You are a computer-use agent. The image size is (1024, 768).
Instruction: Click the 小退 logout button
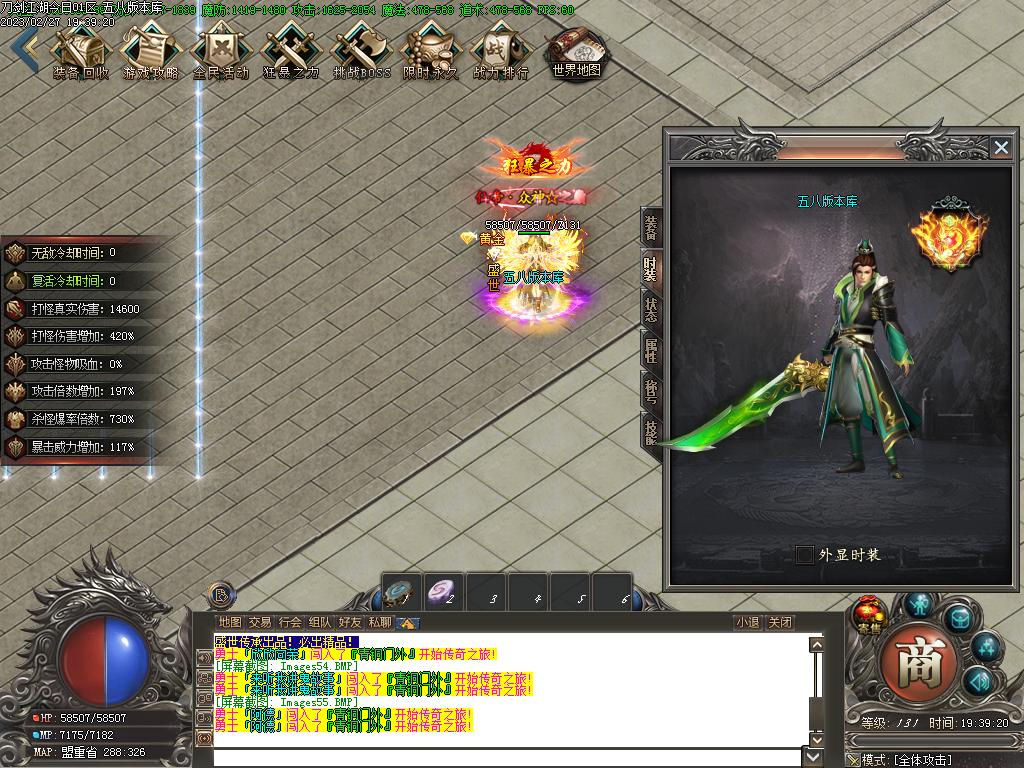point(747,622)
